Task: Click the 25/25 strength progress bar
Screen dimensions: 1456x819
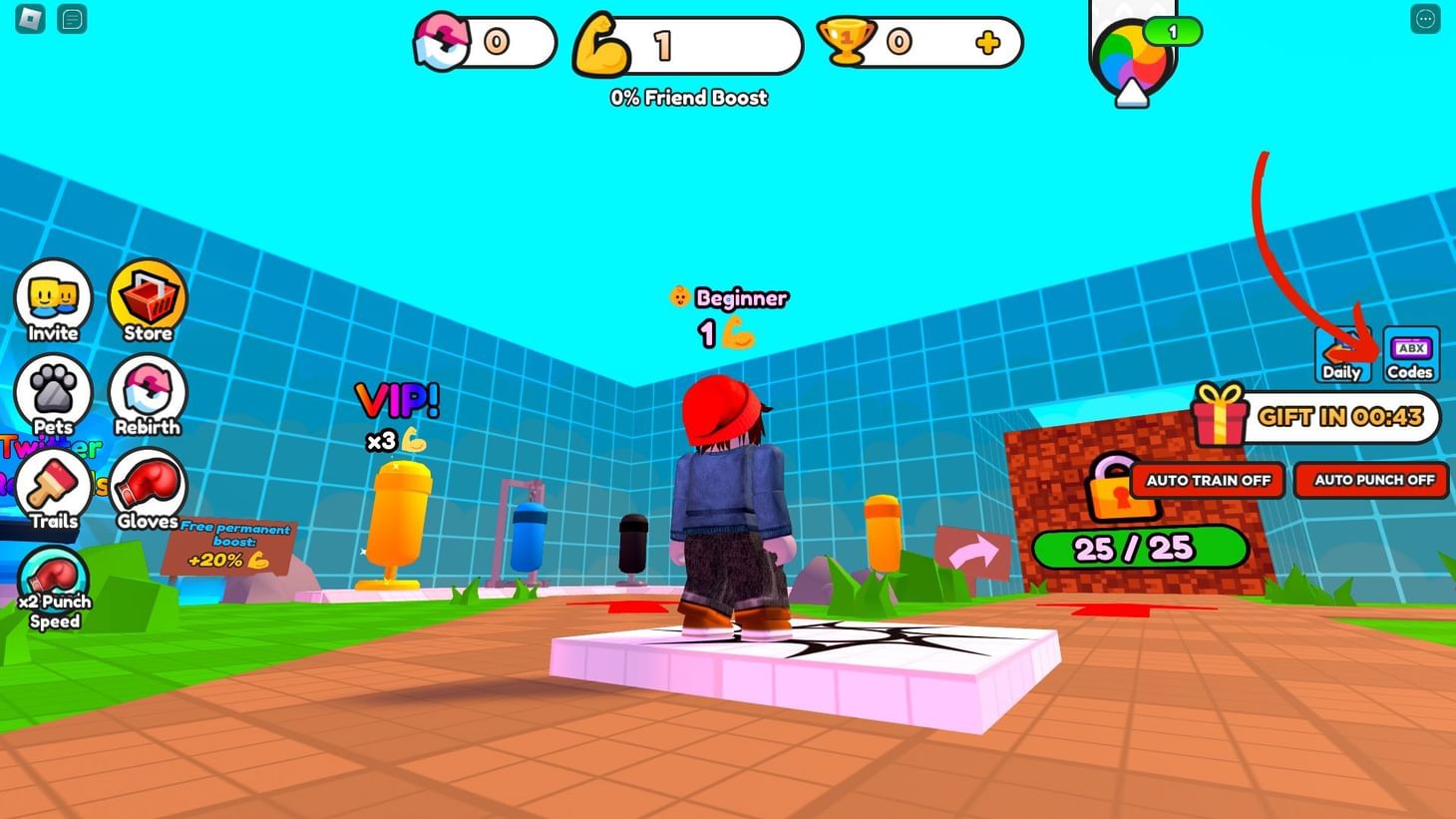Action: 1141,548
